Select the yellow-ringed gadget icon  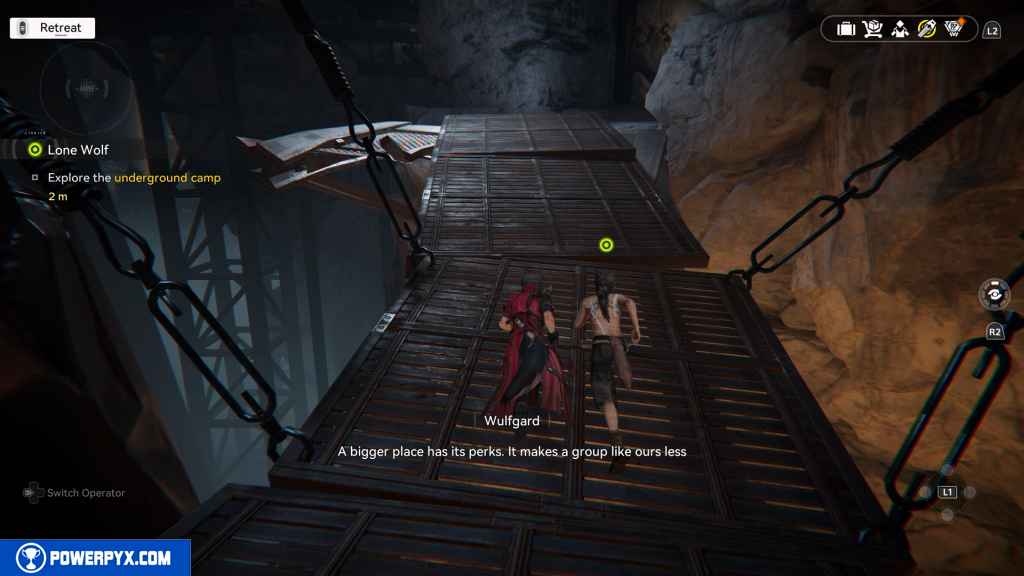[927, 29]
